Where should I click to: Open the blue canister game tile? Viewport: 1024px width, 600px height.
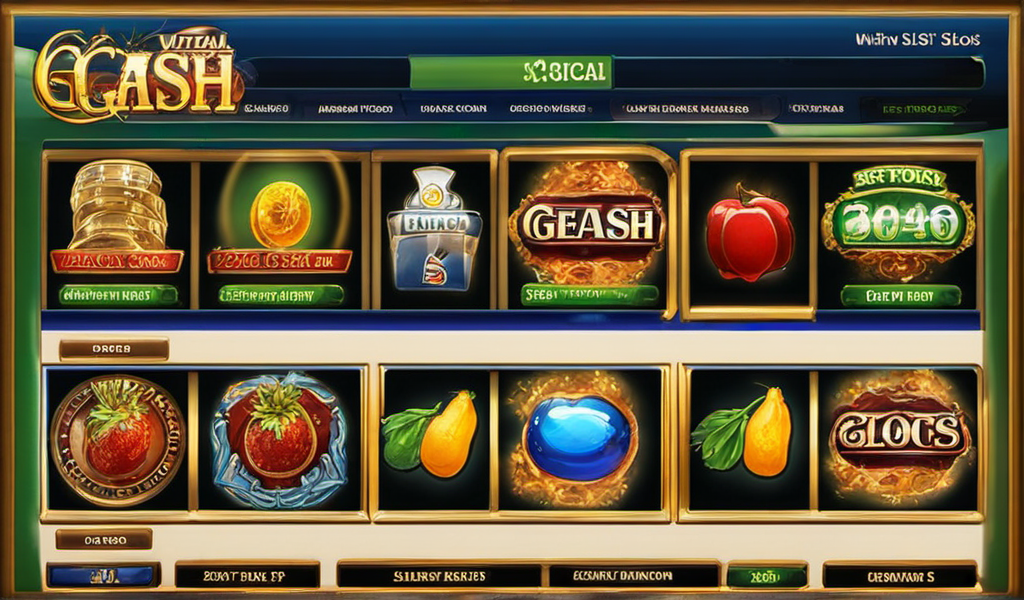(434, 226)
